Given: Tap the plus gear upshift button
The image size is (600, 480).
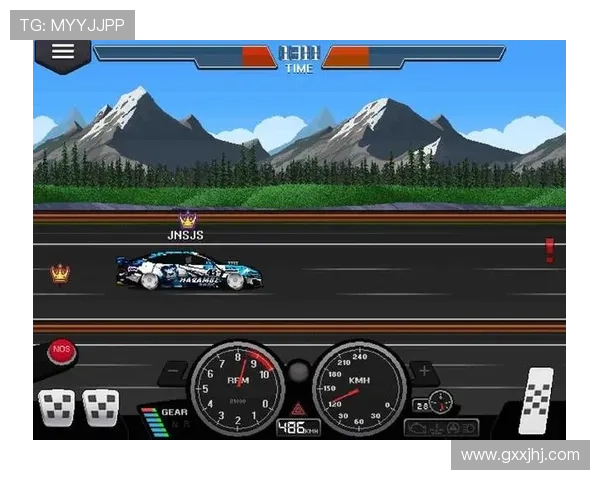Looking at the screenshot, I should coord(423,371).
